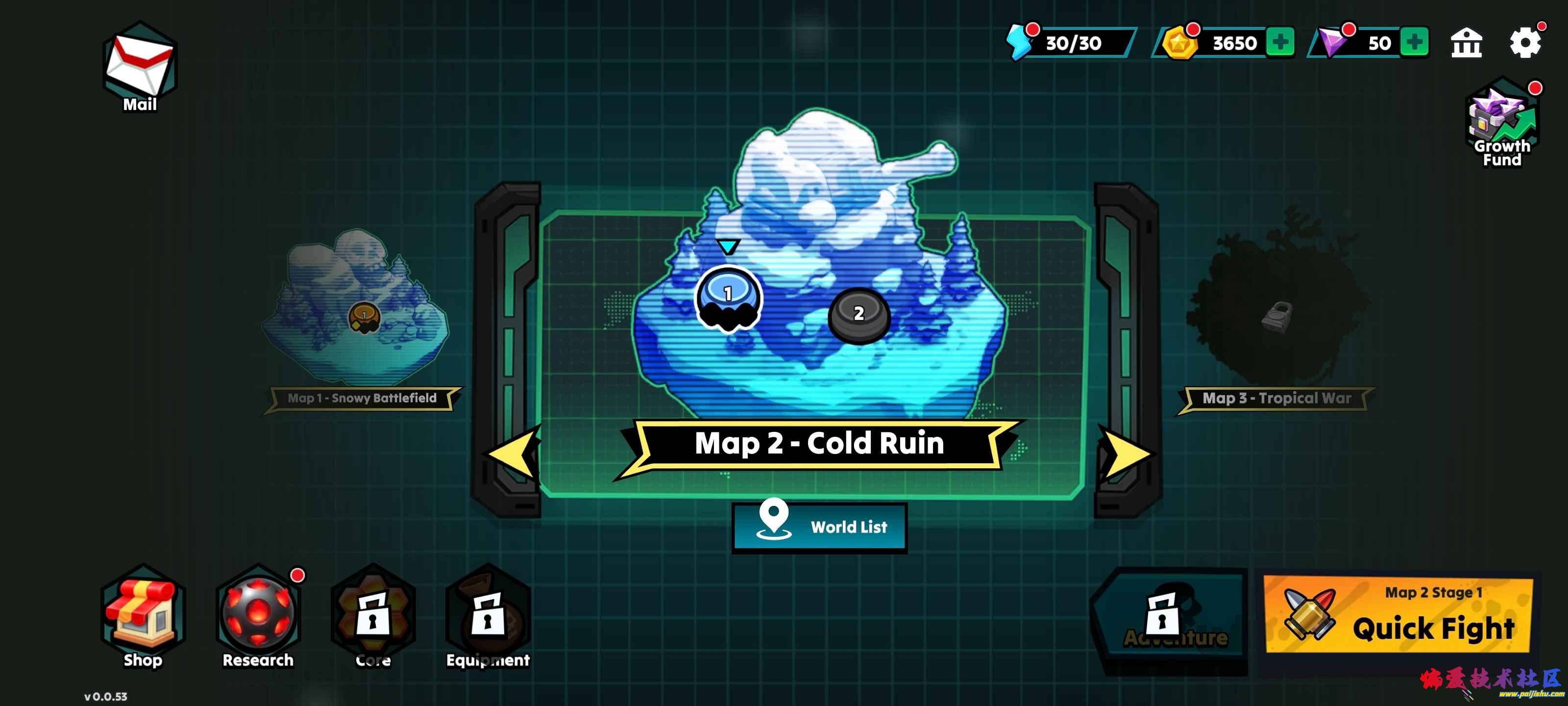The height and width of the screenshot is (706, 1568).
Task: Tap the locked Adventure button
Action: (x=1169, y=617)
